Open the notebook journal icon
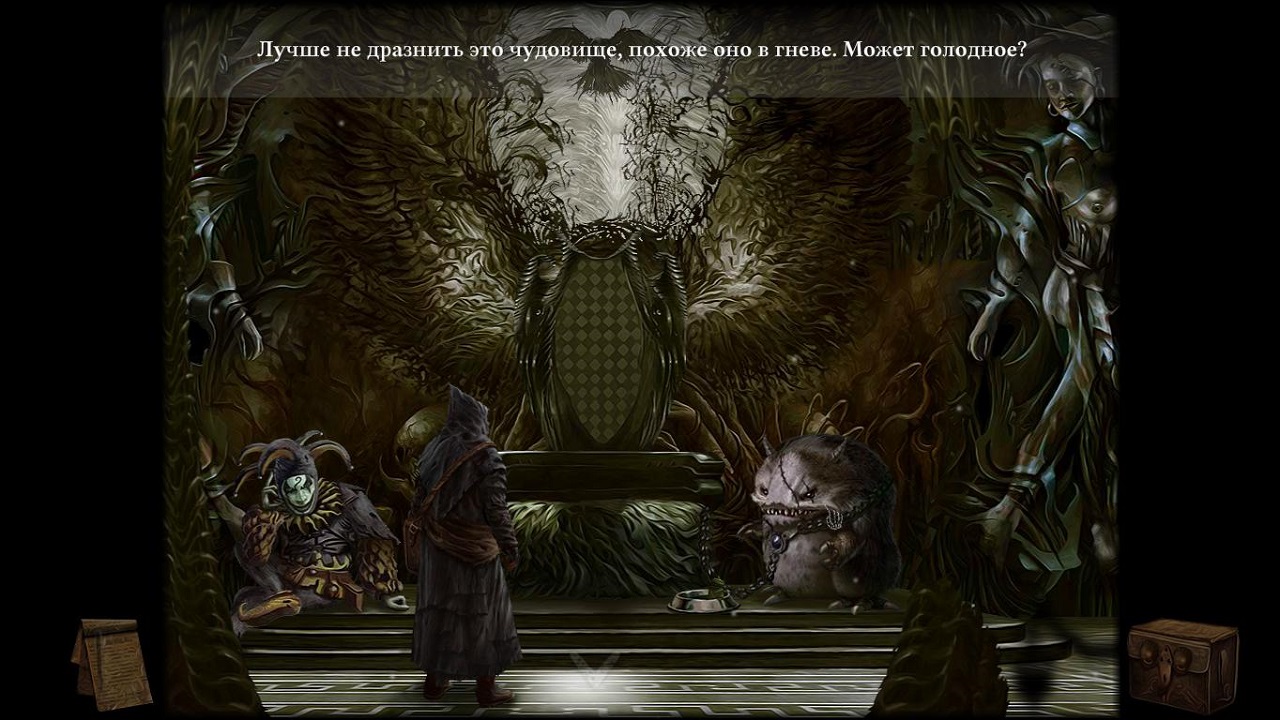This screenshot has width=1280, height=720. [x=111, y=662]
